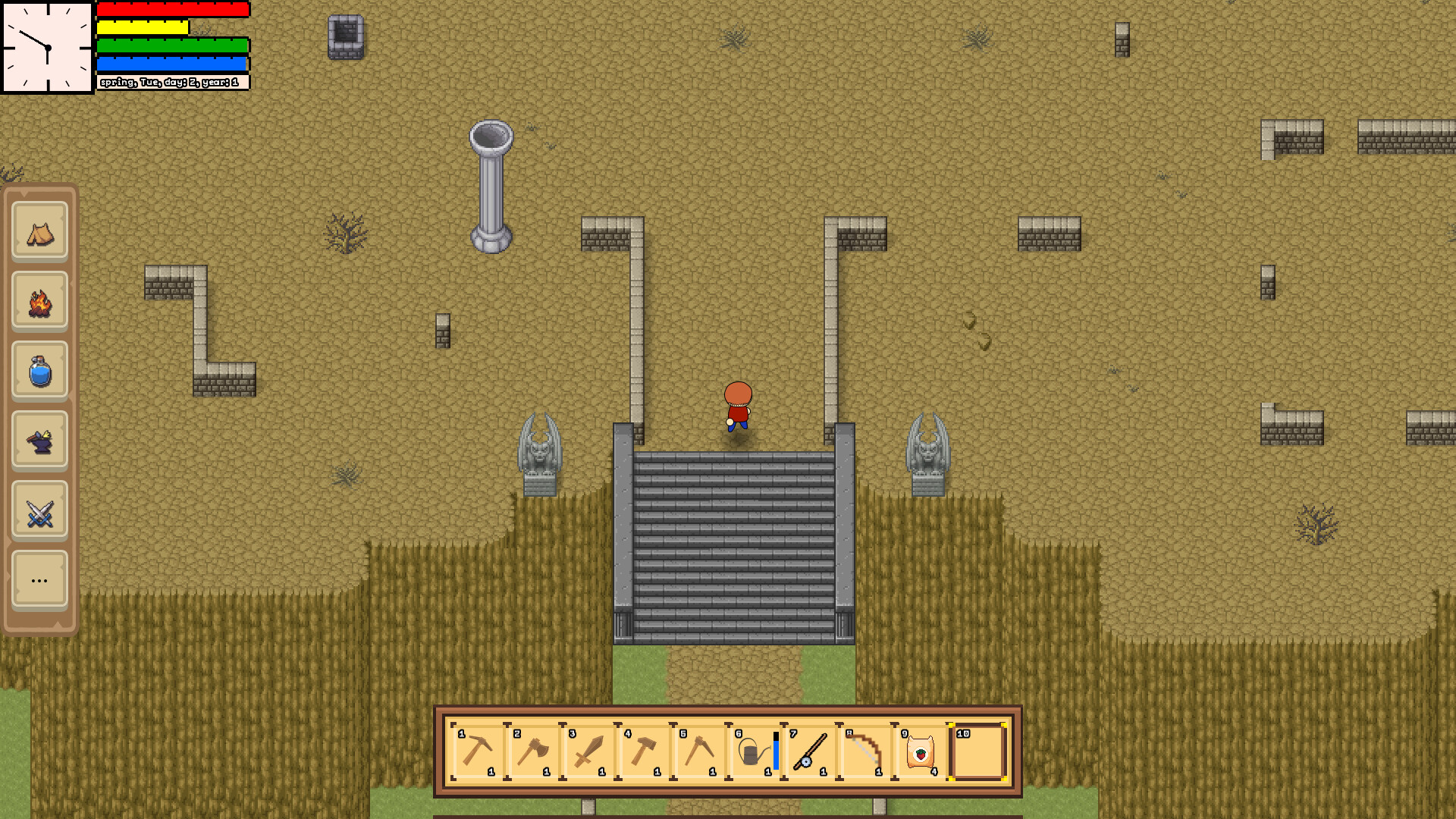Select the hammer in hotbar slot 4
Image resolution: width=1456 pixels, height=819 pixels.
point(645,751)
